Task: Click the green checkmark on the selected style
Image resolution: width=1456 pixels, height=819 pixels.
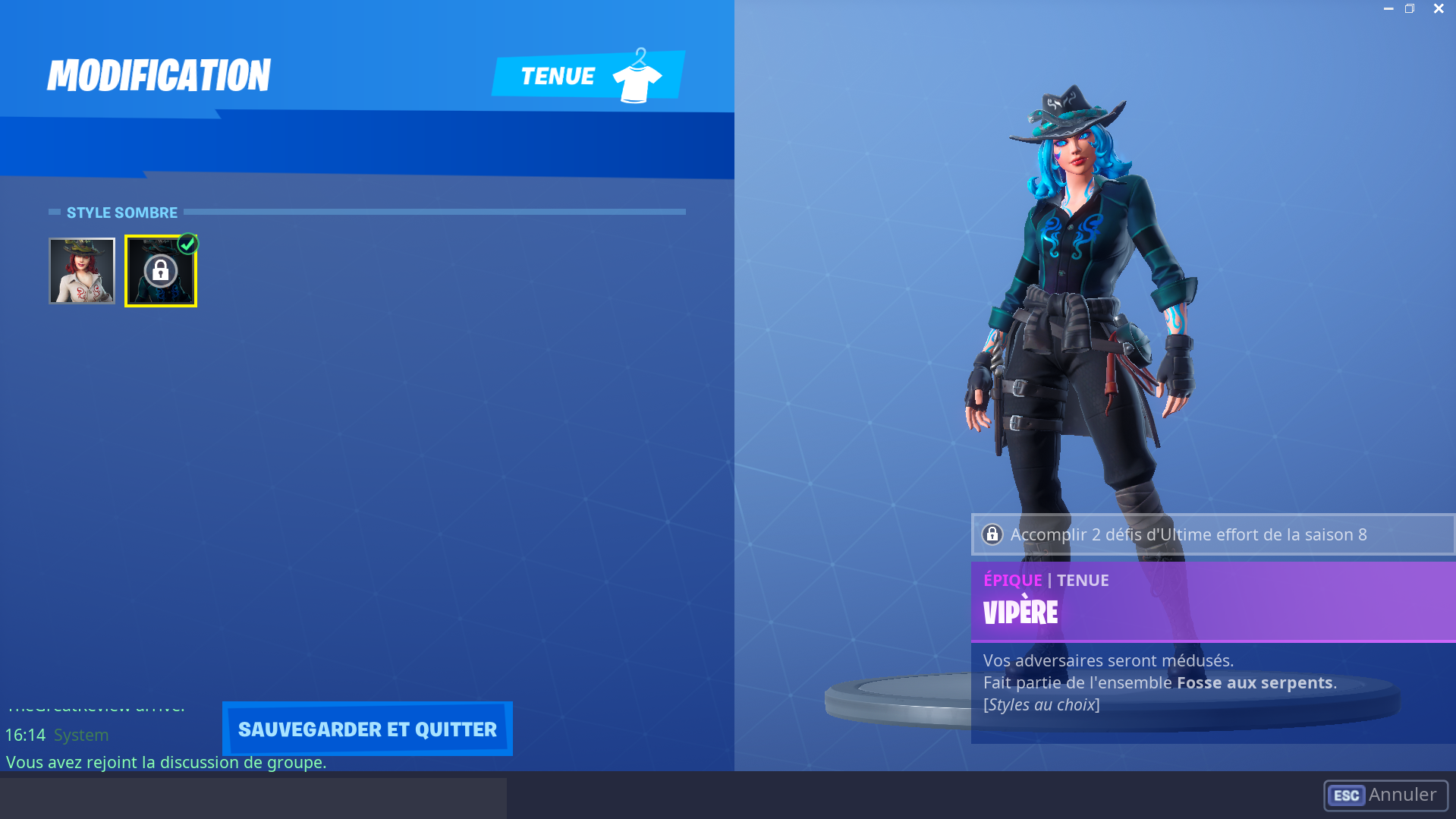Action: click(189, 243)
